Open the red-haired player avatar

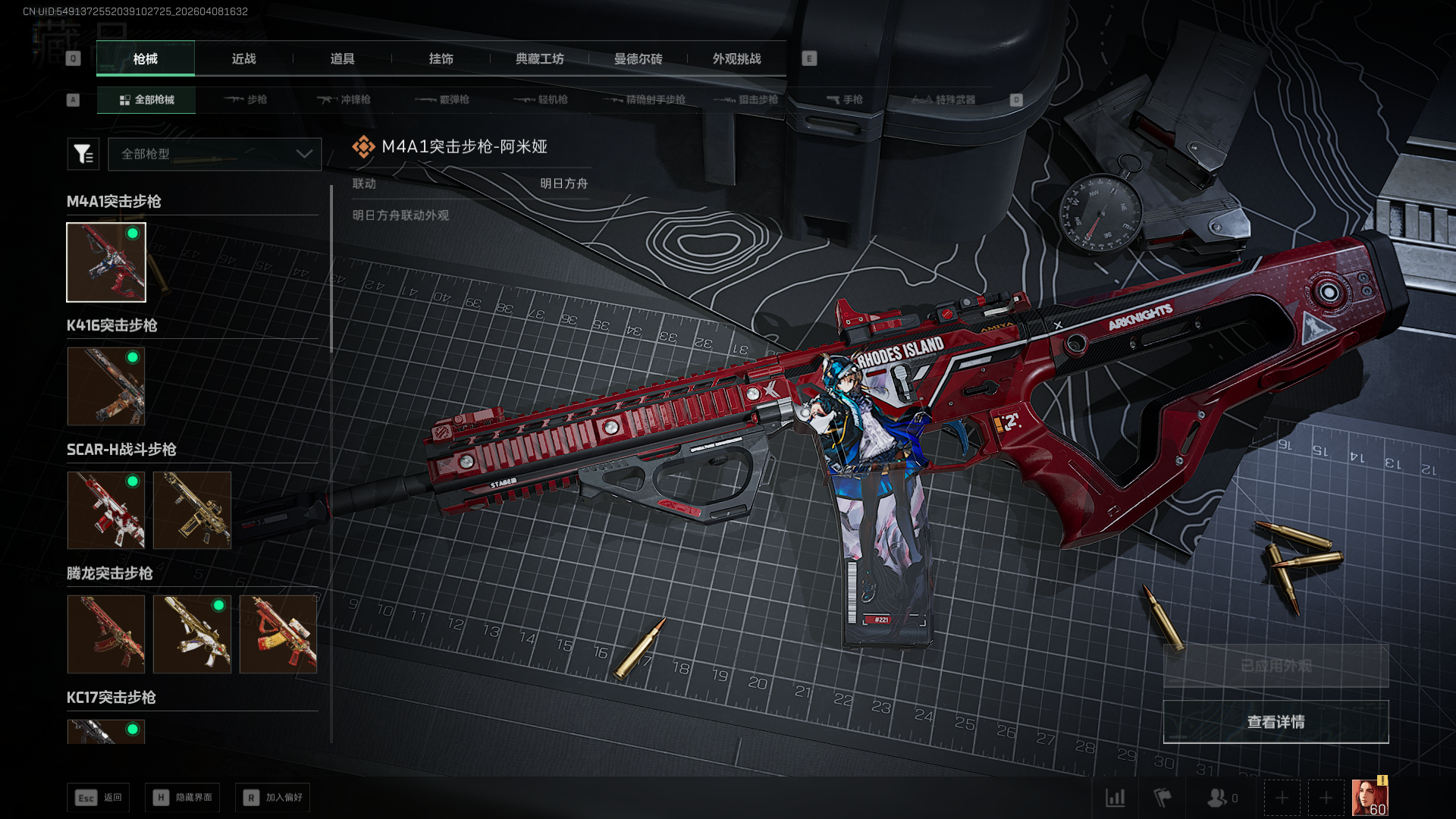click(x=1370, y=798)
